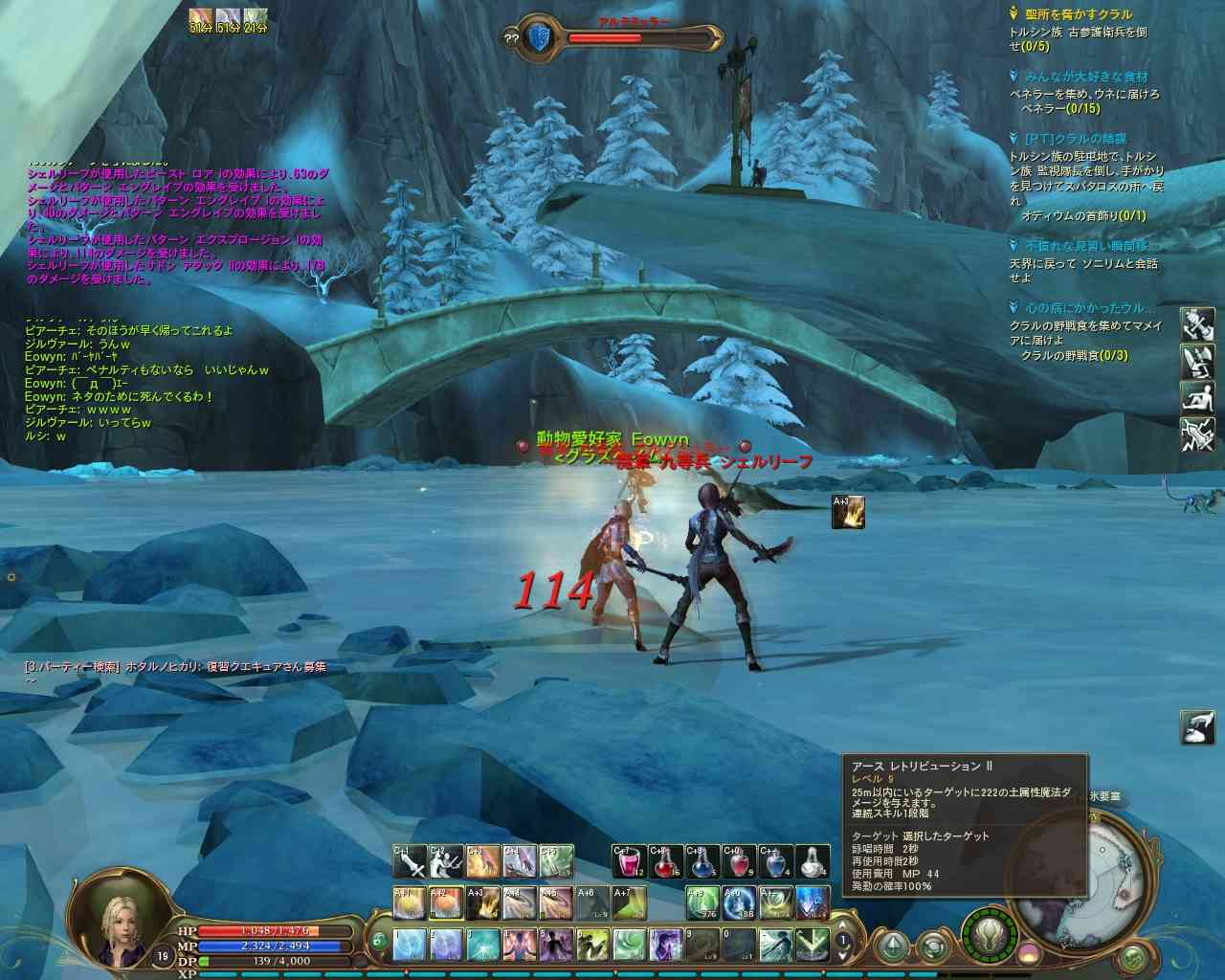This screenshot has width=1225, height=980.
Task: Select the アルテミュラー target frame at top
Action: tap(605, 37)
